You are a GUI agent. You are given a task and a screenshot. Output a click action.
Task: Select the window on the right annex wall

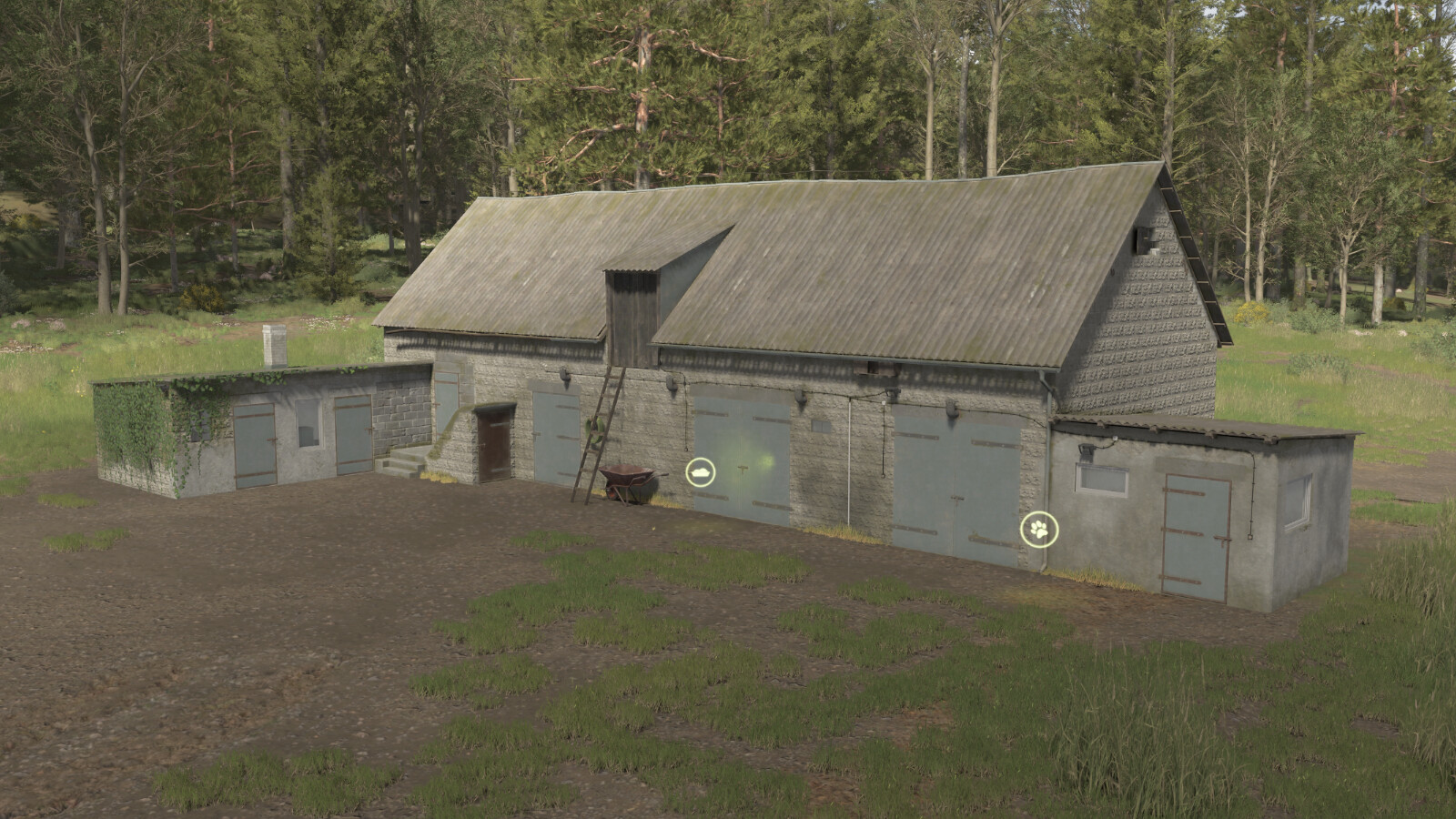coord(1102,480)
